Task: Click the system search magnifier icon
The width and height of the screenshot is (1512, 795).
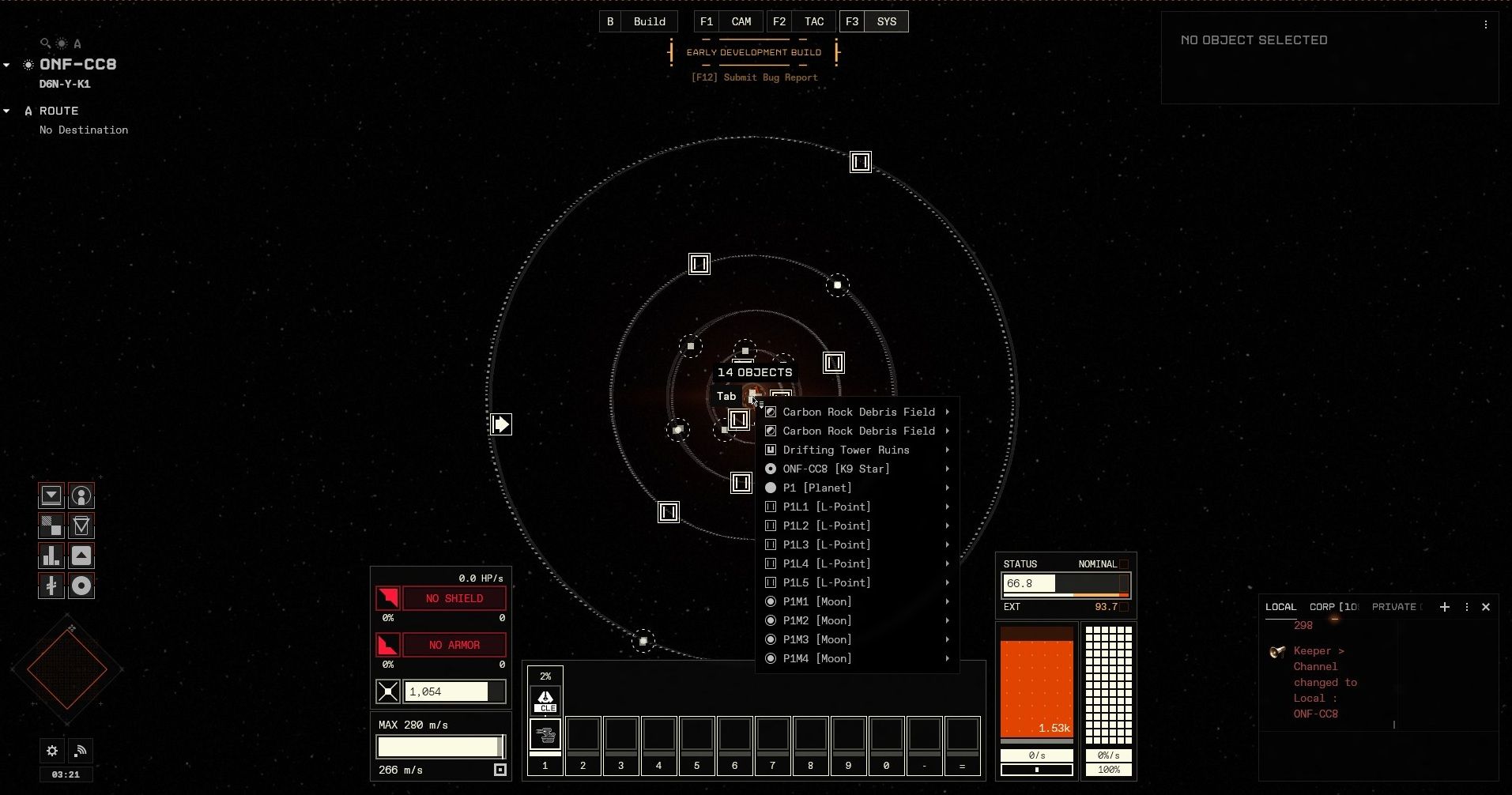Action: coord(45,43)
